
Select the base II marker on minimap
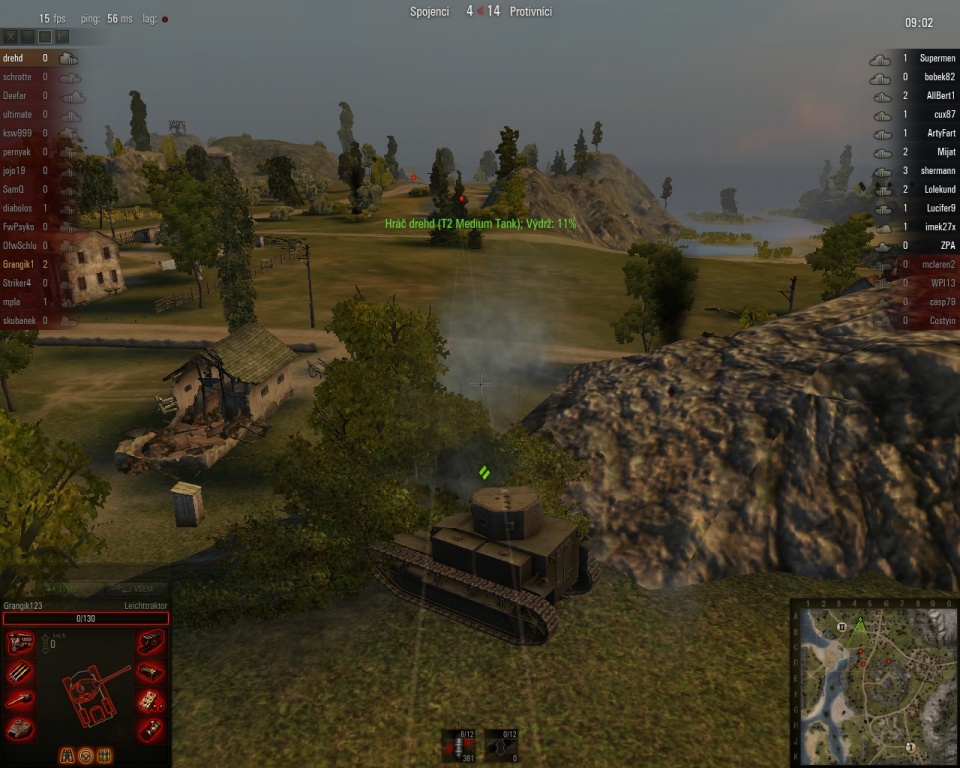(842, 626)
